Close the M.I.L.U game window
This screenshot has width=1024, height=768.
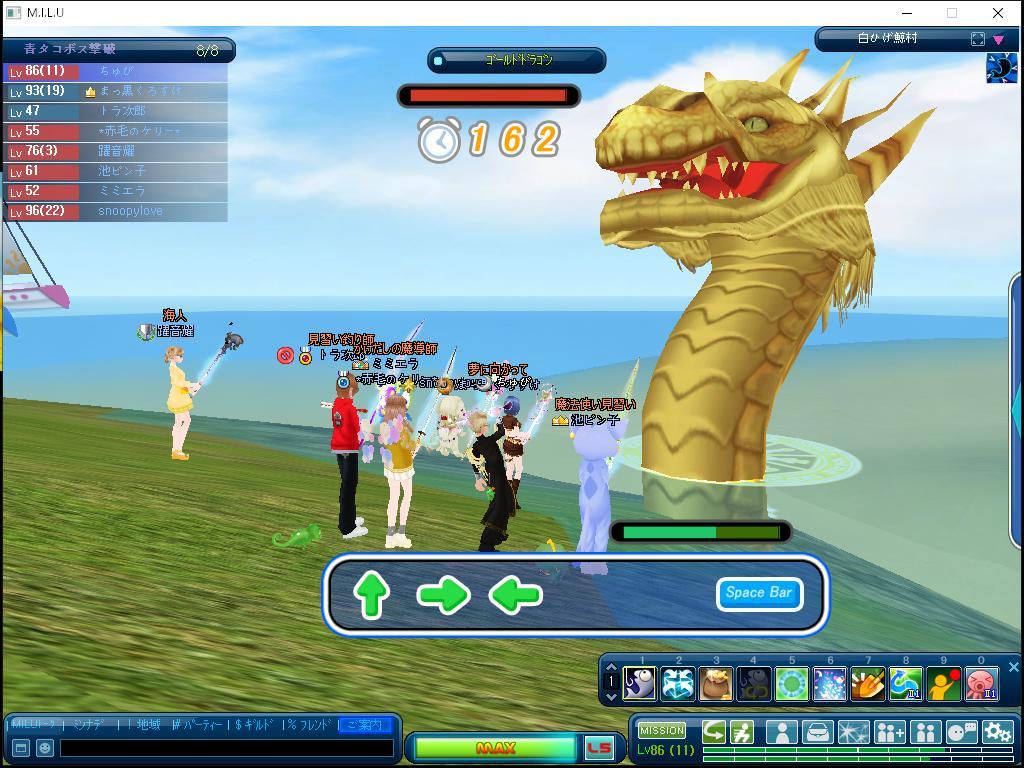click(x=997, y=13)
